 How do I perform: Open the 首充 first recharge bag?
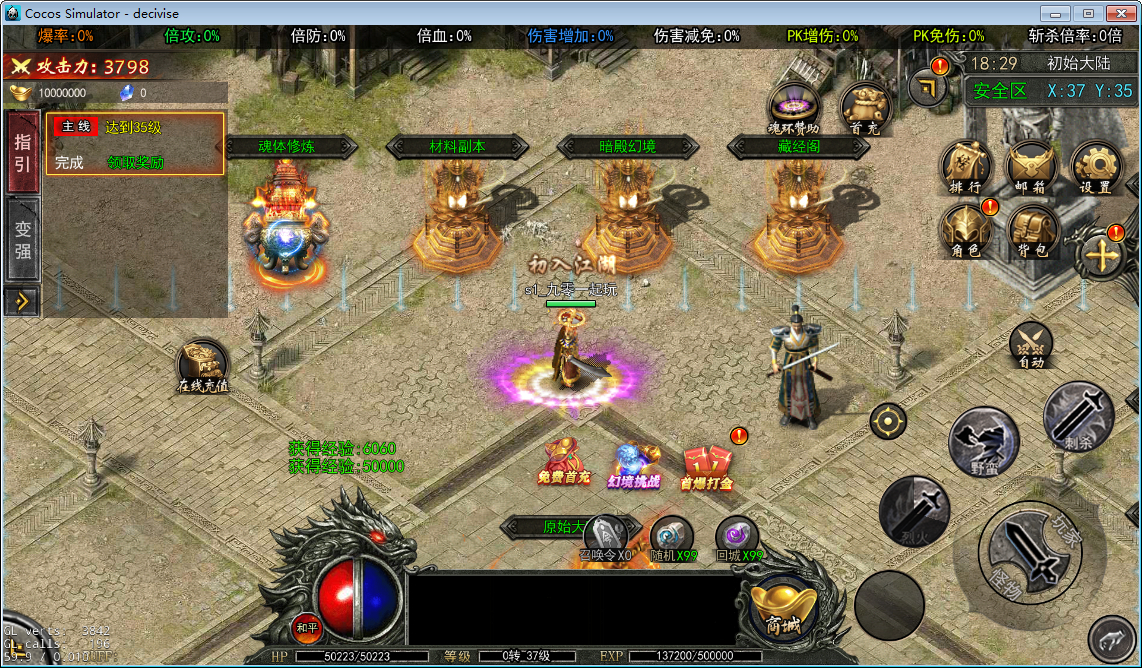[864, 106]
